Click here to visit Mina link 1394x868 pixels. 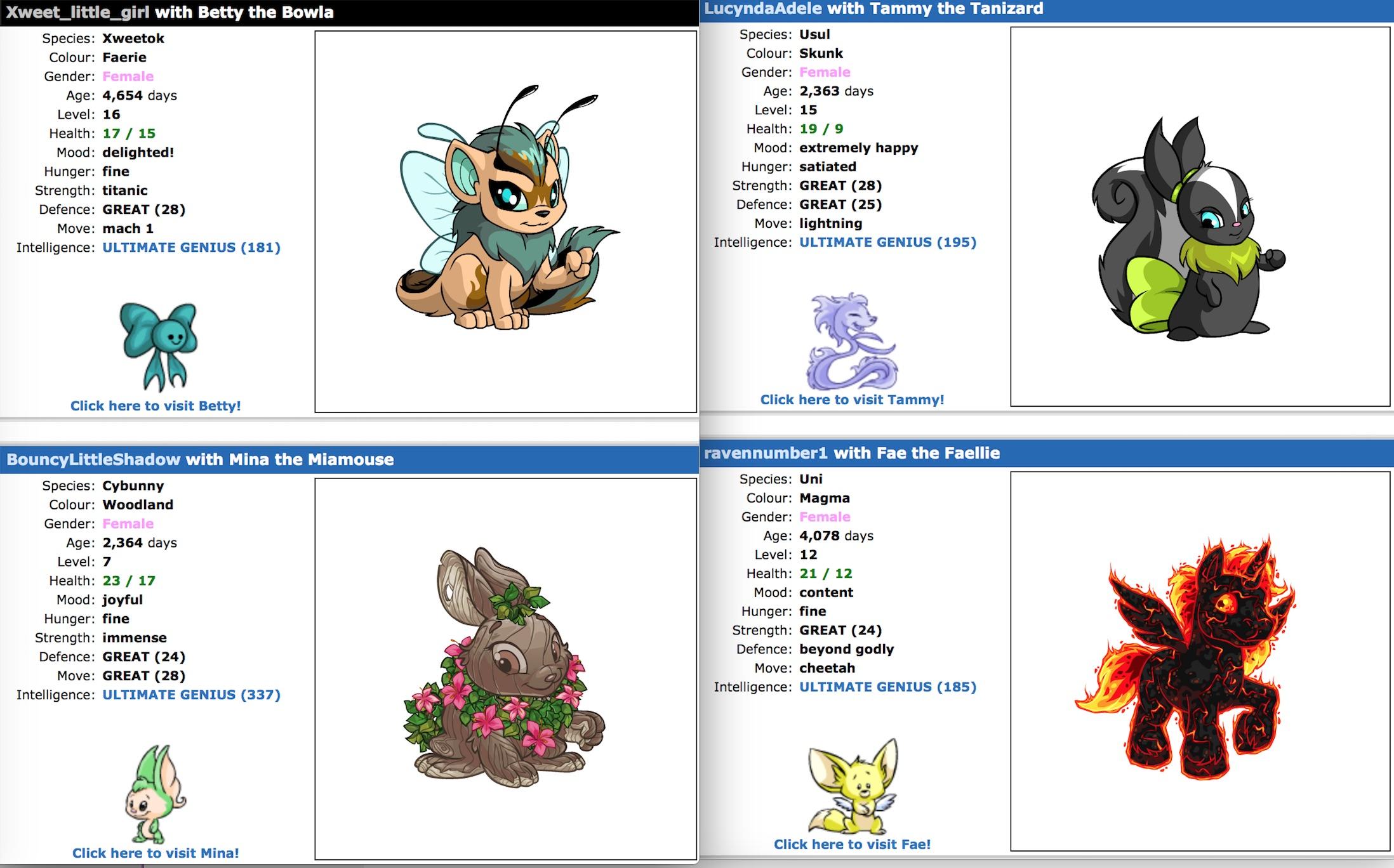pos(156,853)
